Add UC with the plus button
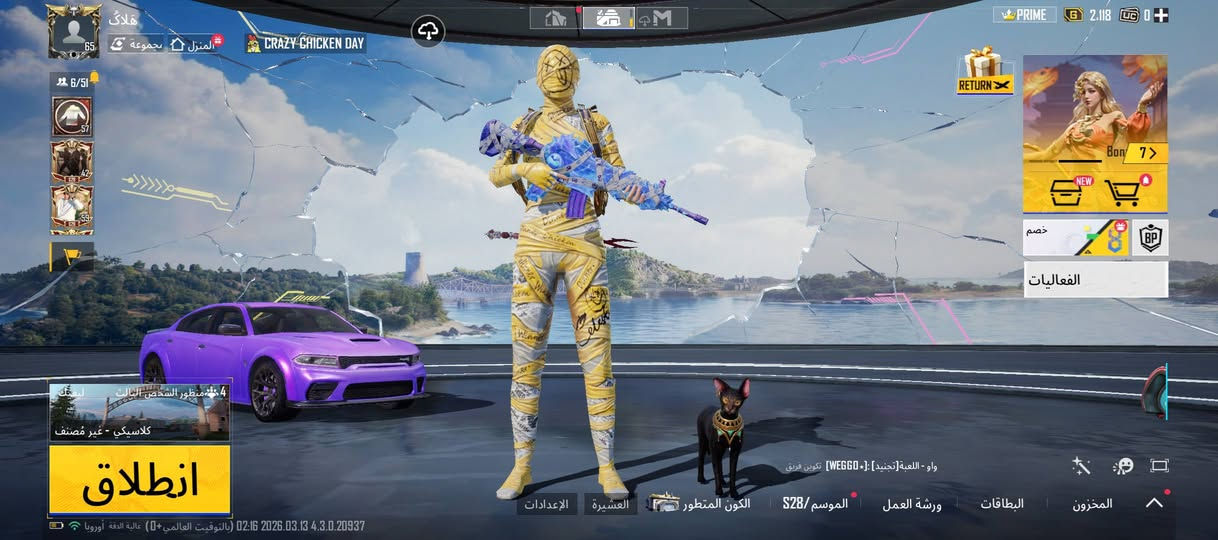 point(1162,15)
